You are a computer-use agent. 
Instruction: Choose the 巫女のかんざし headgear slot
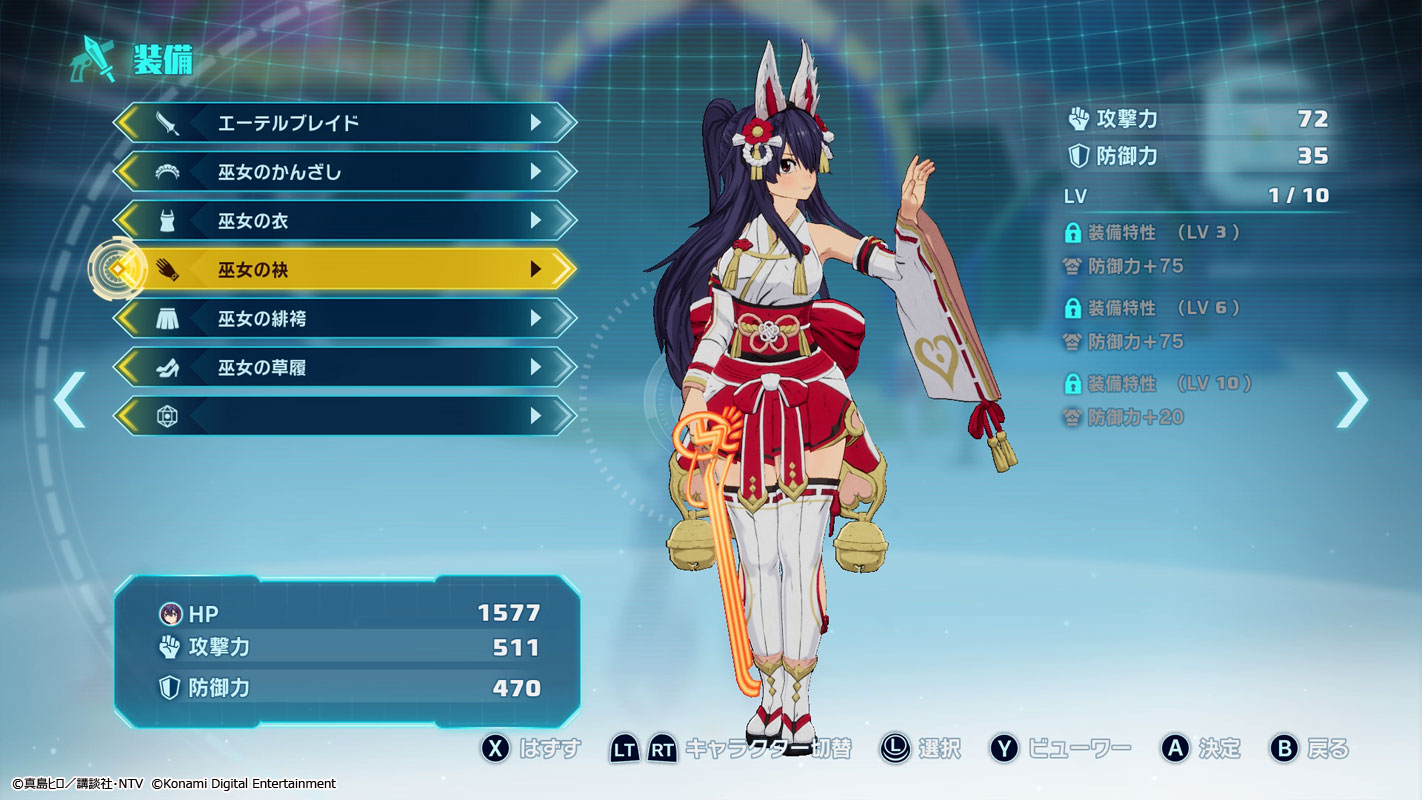pyautogui.click(x=345, y=172)
